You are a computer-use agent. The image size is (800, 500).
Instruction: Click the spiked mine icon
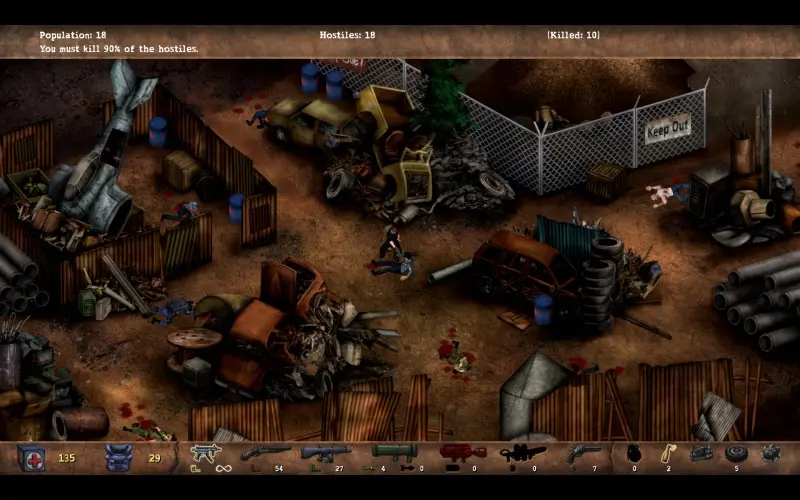tap(771, 454)
